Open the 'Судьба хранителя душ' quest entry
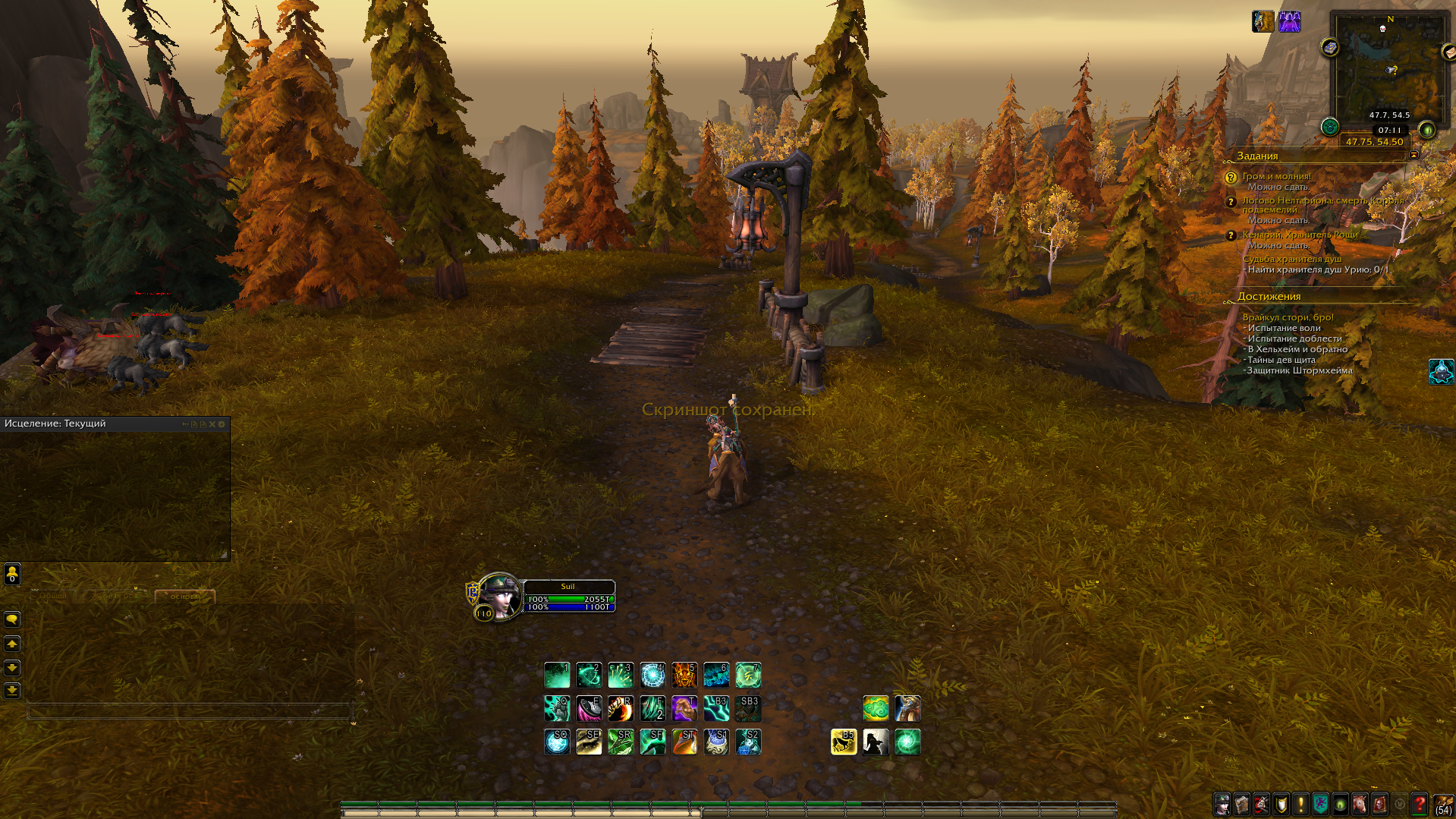Screen dimensions: 1456x819 coord(1291,259)
